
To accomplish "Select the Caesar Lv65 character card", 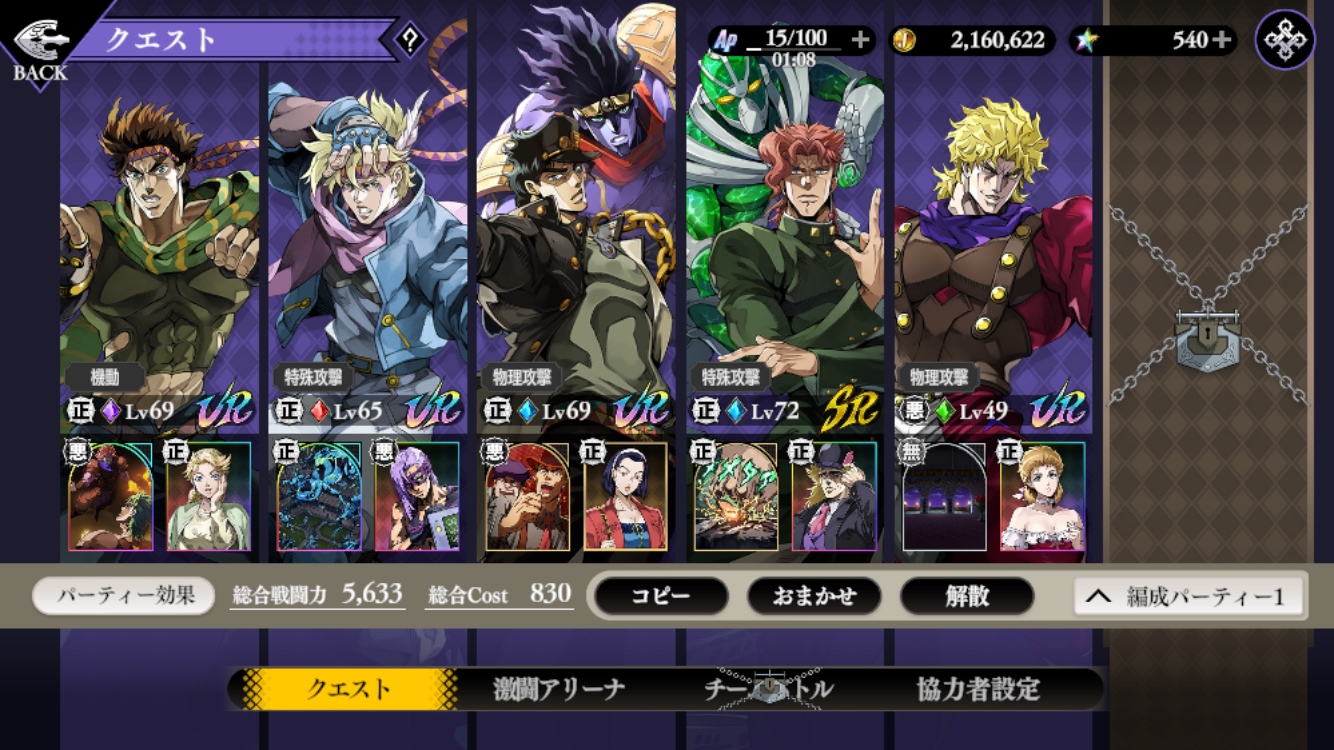I will [368, 250].
